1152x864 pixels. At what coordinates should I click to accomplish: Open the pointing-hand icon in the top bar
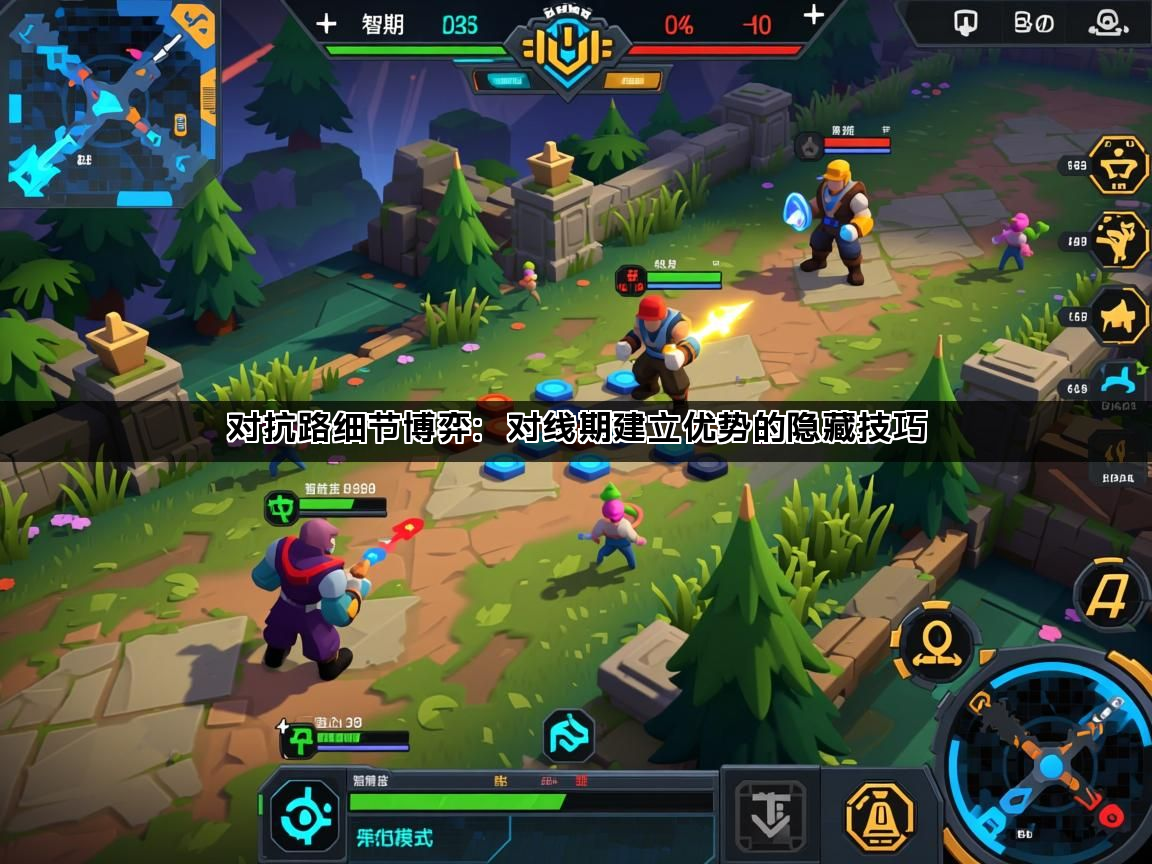click(966, 23)
